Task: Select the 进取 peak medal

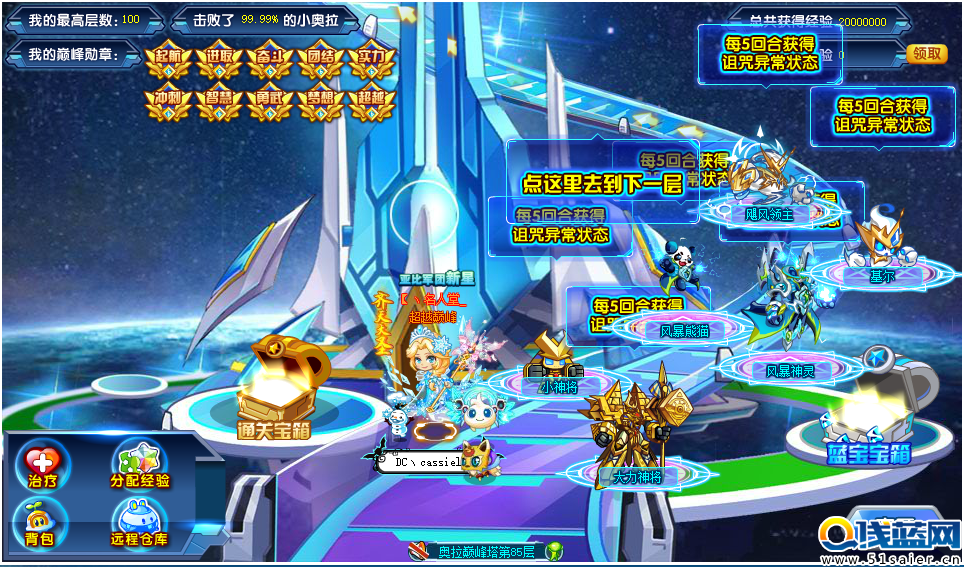Action: 220,61
